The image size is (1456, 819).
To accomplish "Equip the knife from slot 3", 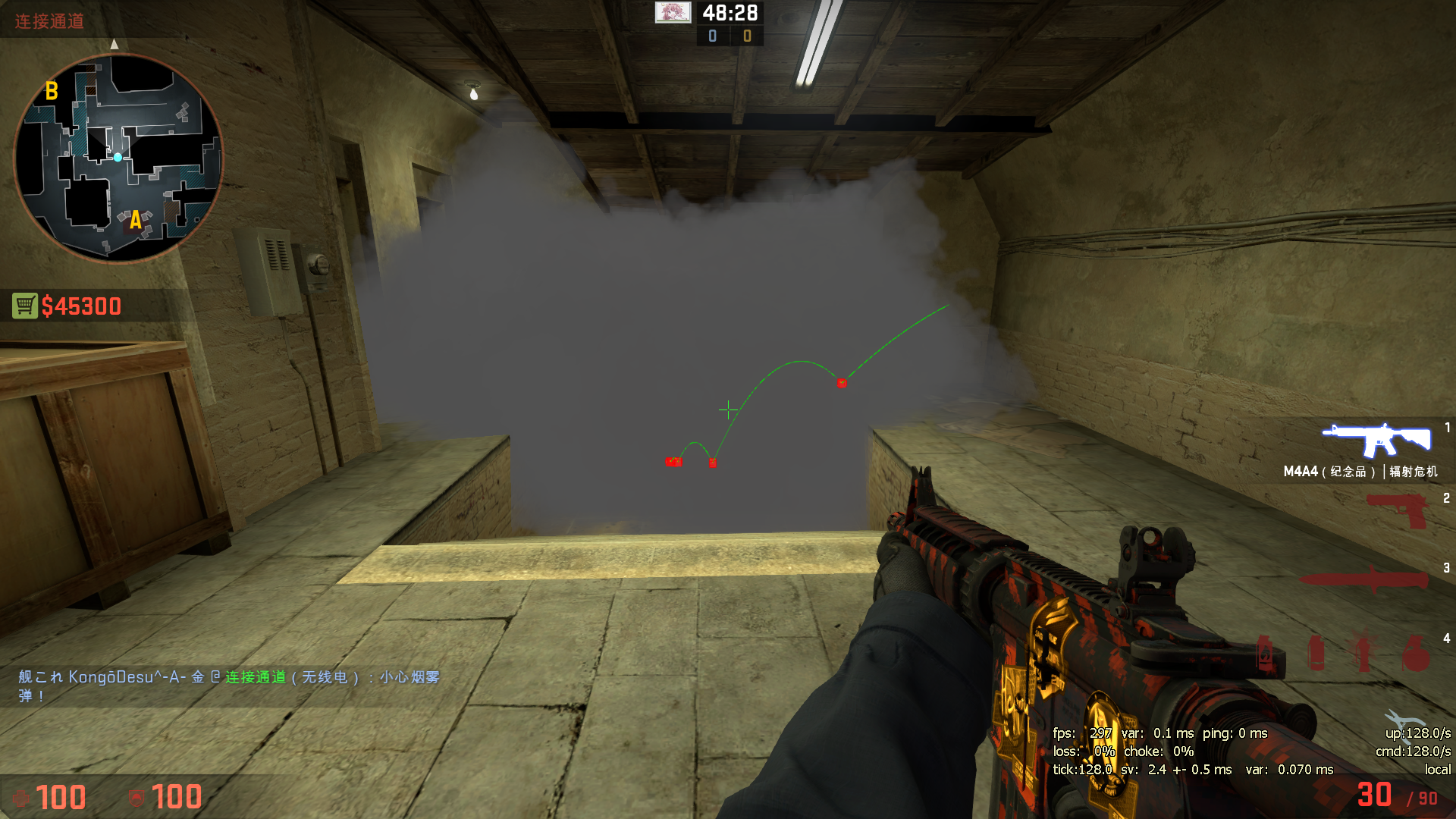I will [x=1363, y=580].
